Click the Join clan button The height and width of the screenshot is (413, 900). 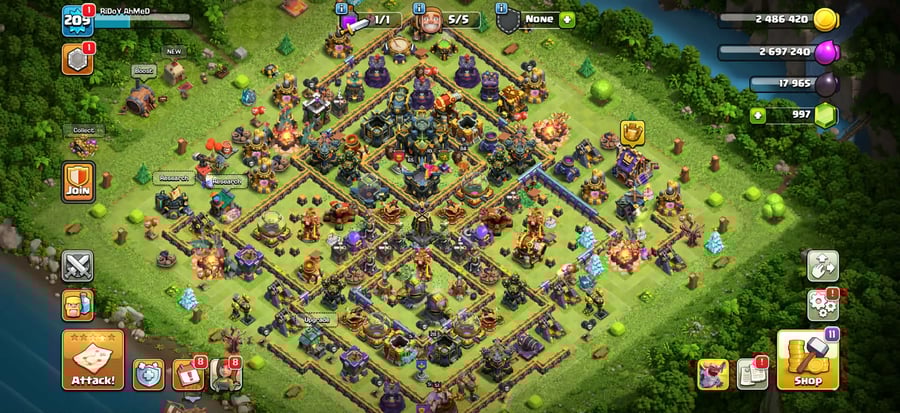click(x=78, y=182)
